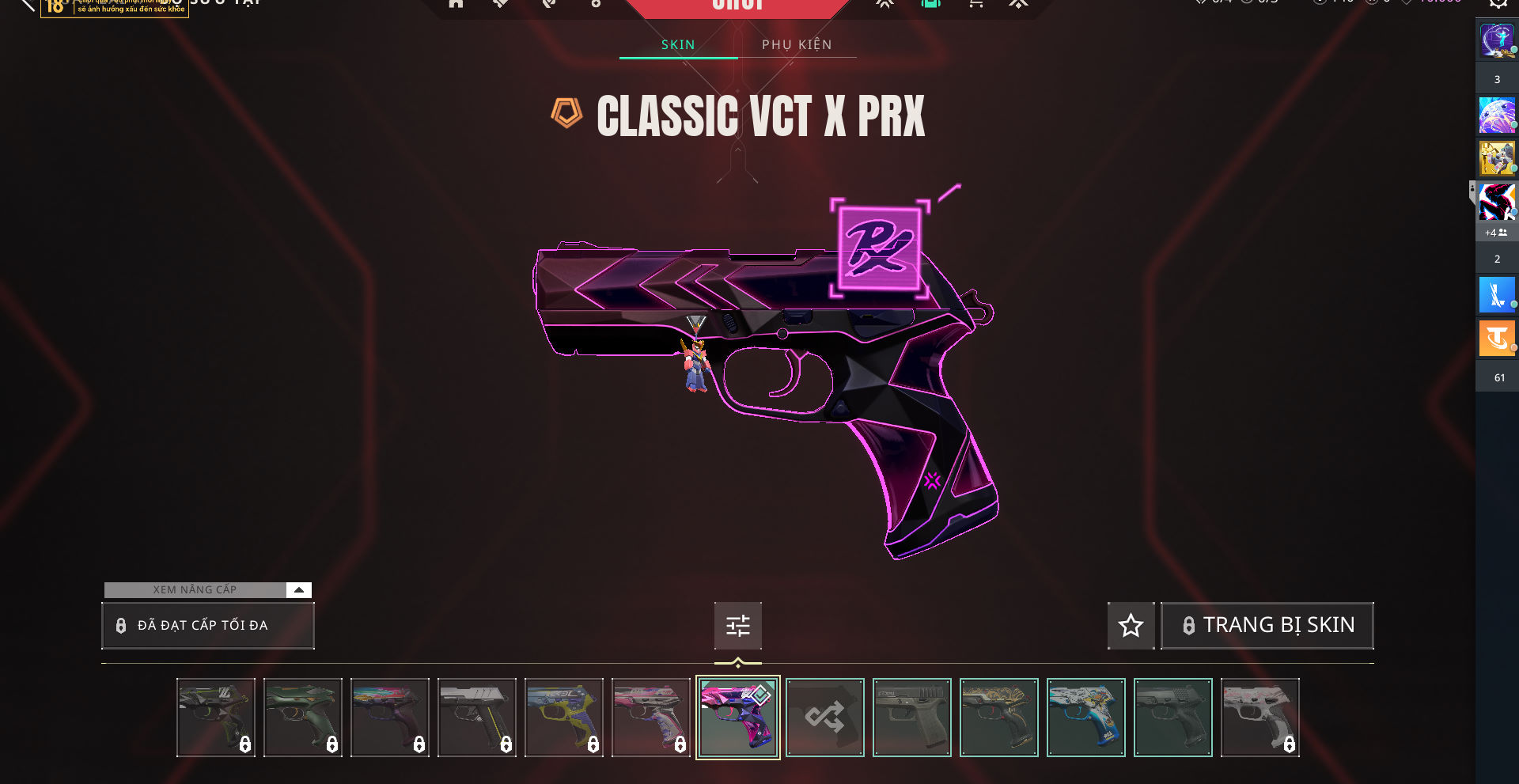Select the locked green Classic skin
The height and width of the screenshot is (784, 1519).
(x=302, y=718)
